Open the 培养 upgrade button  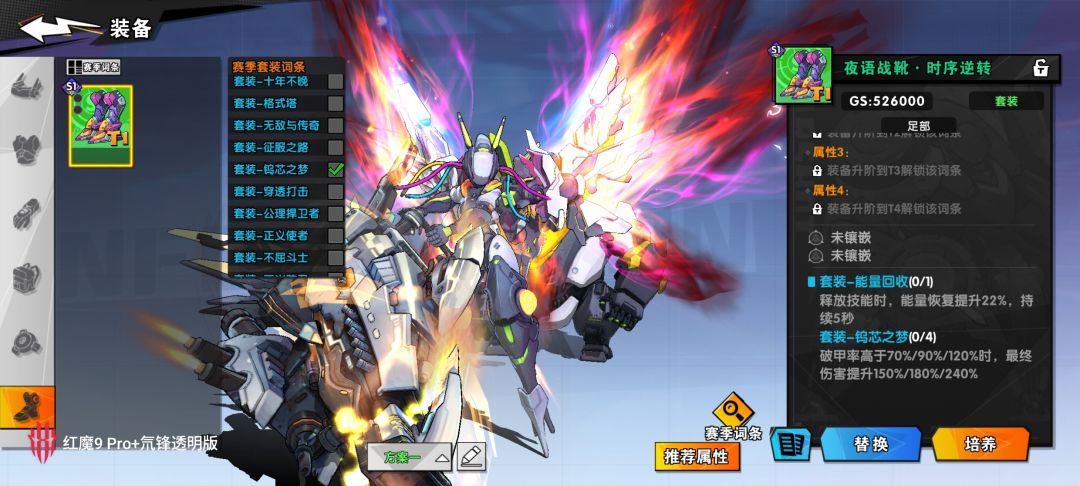pos(980,444)
